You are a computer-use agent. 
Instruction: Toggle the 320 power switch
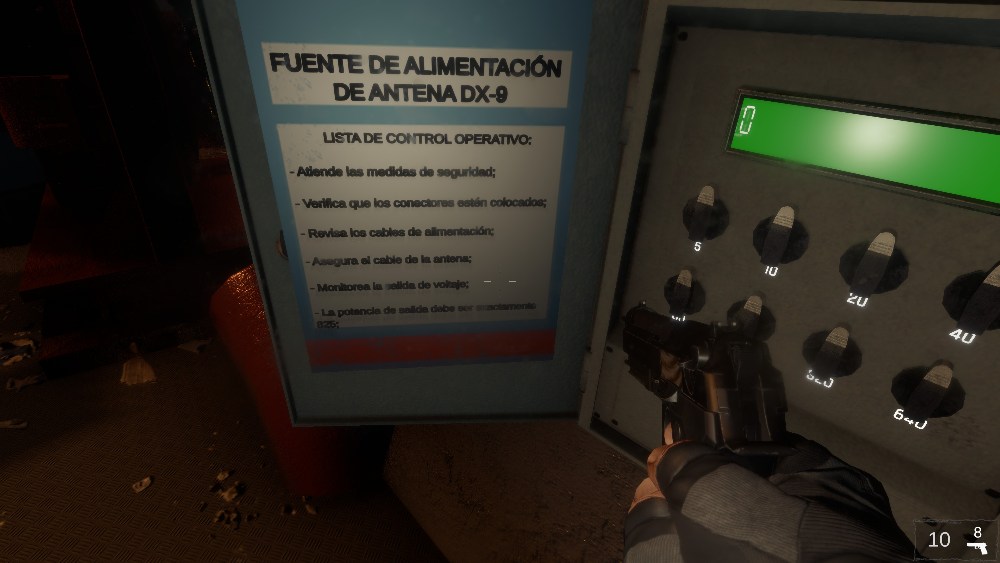832,349
